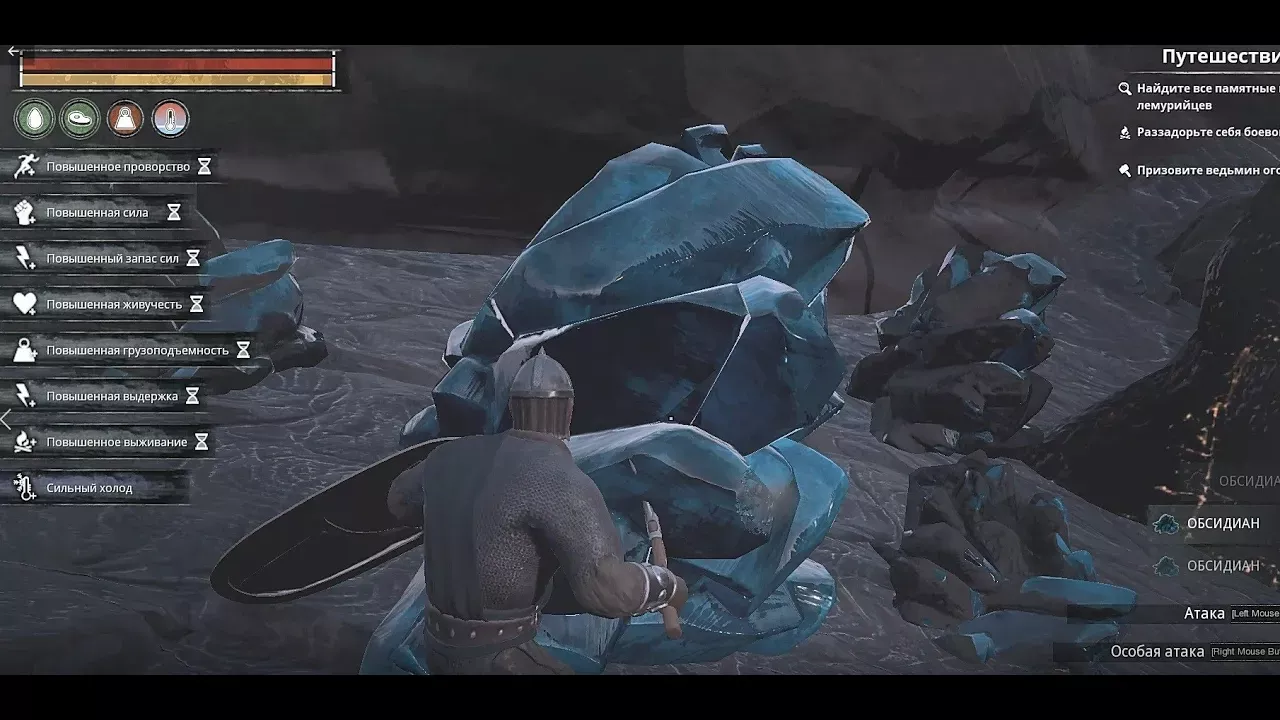Open the Путешествие journey tracker header
The width and height of the screenshot is (1280, 720).
point(1220,57)
